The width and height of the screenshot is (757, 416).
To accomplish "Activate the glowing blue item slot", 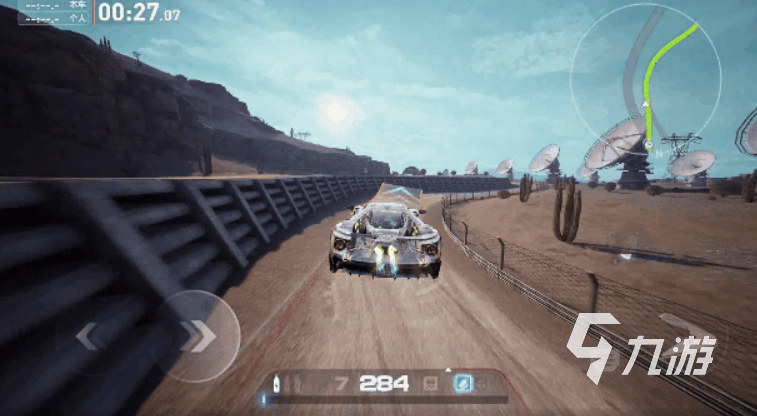I will [x=464, y=383].
